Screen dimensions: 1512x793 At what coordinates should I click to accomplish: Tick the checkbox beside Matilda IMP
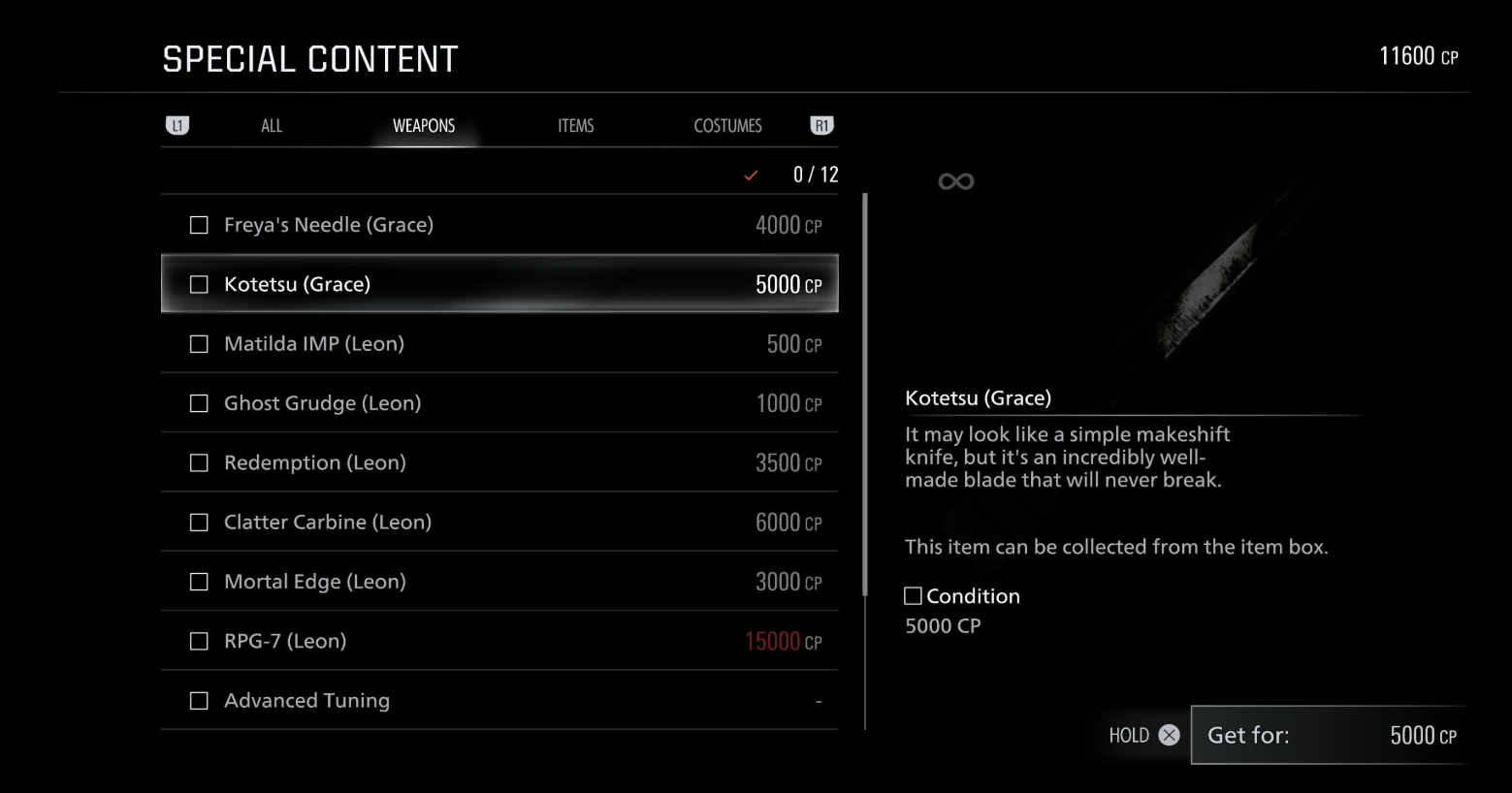pos(199,344)
